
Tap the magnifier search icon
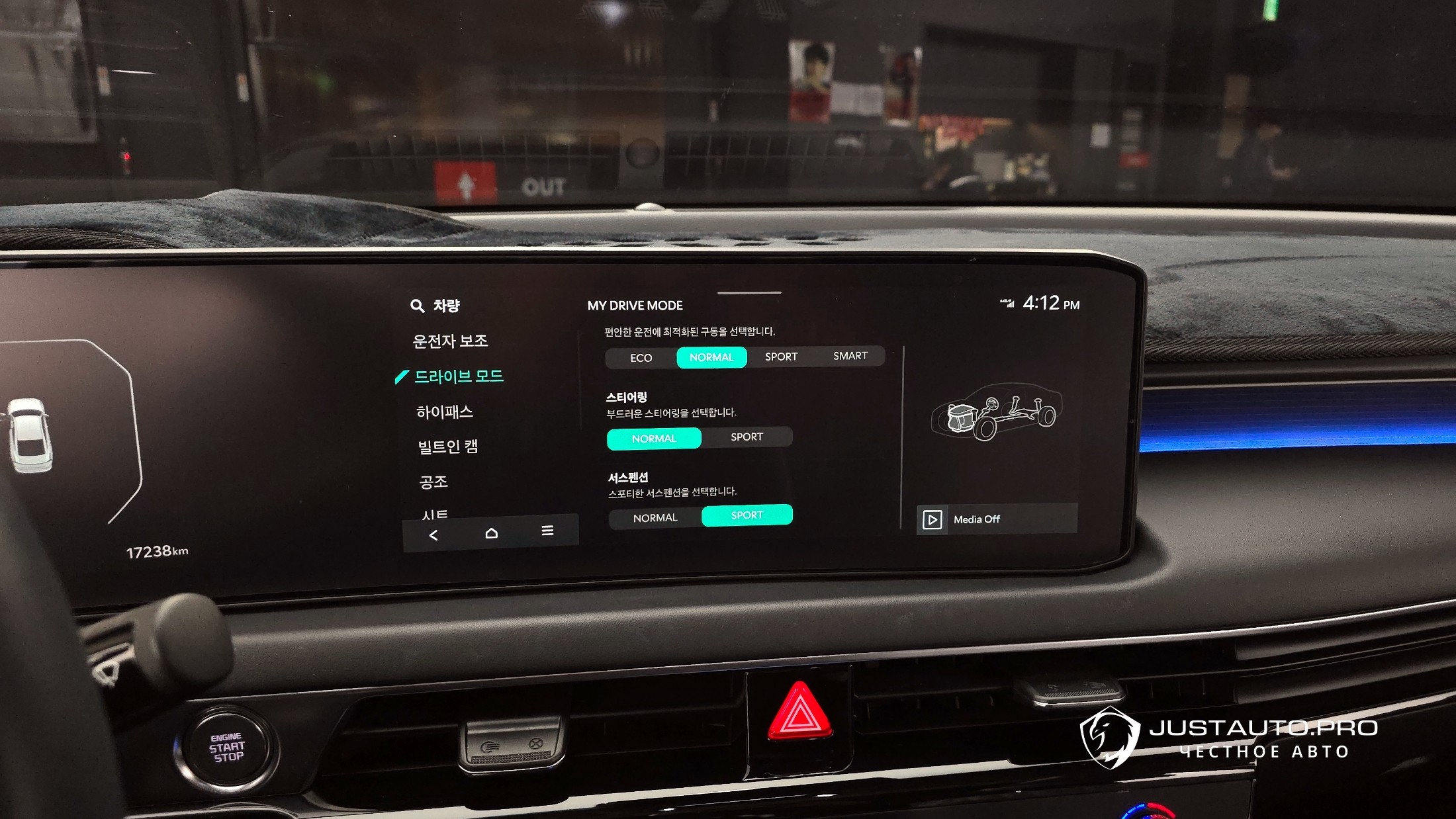coord(417,306)
